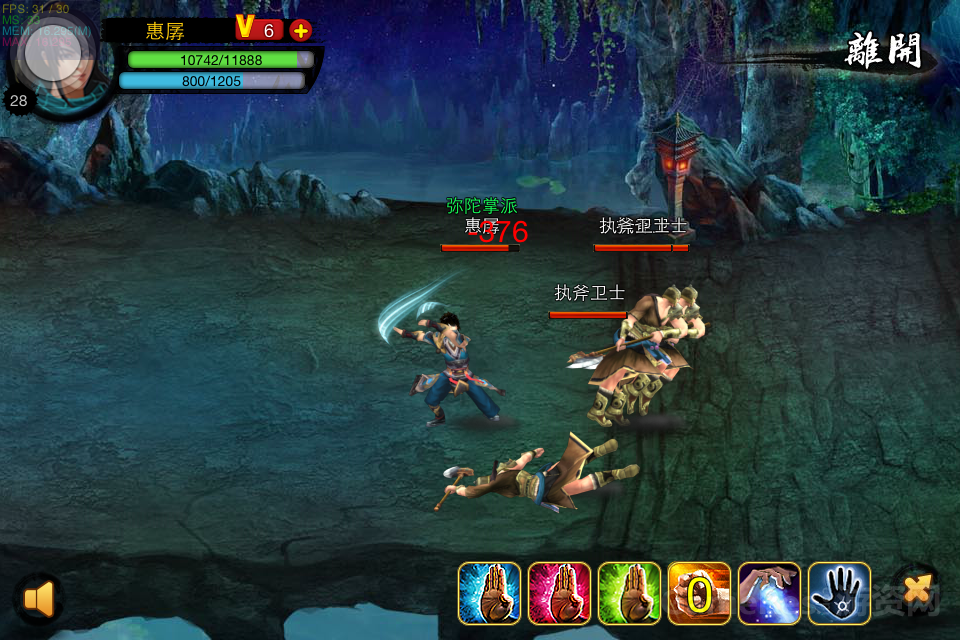Cast the glowing hand energy blast skill
960x640 pixels.
769,594
